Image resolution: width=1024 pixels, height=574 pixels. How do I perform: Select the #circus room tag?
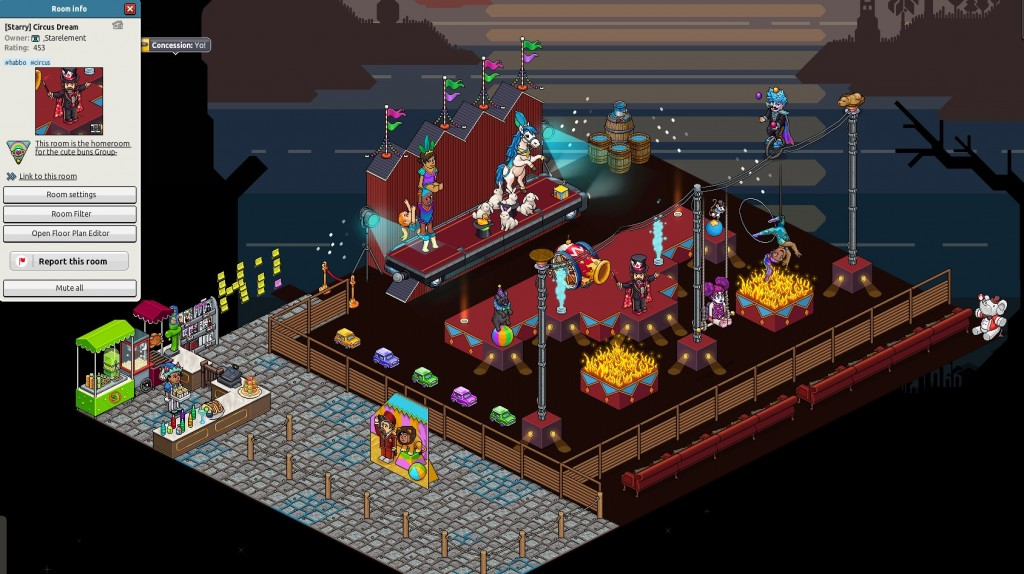tap(40, 62)
